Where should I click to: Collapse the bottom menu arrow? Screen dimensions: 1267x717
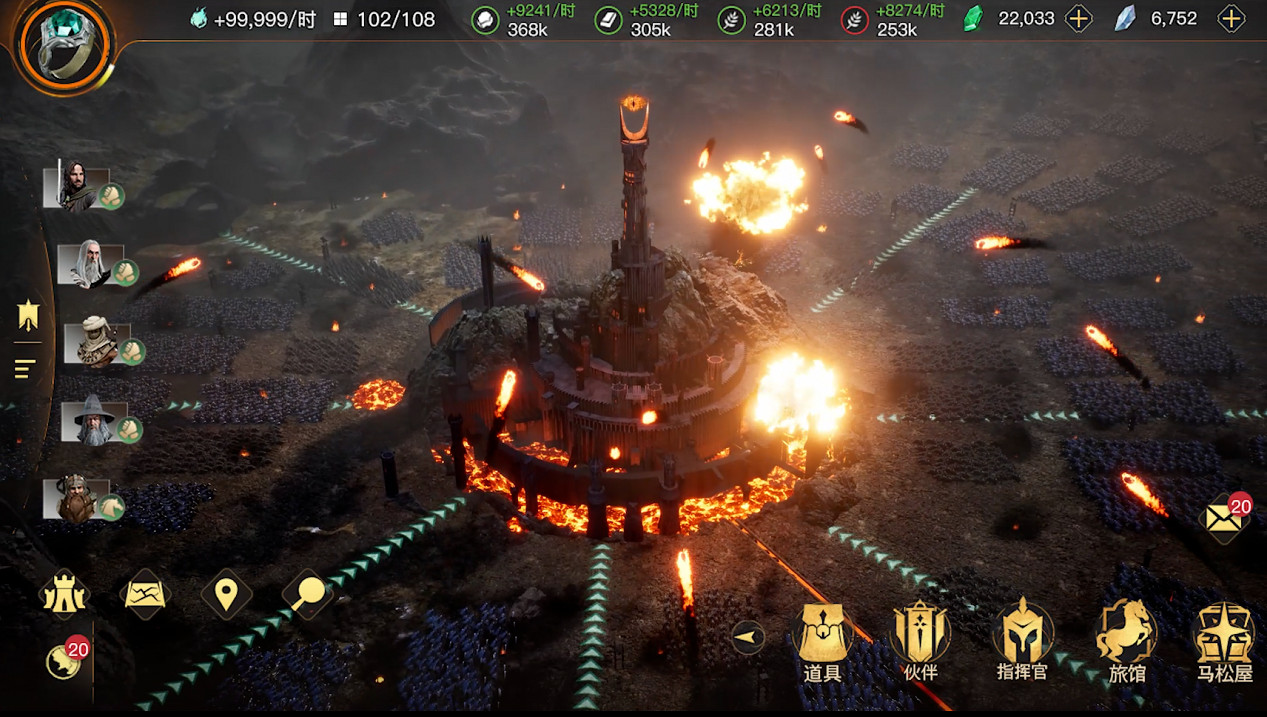pos(748,637)
